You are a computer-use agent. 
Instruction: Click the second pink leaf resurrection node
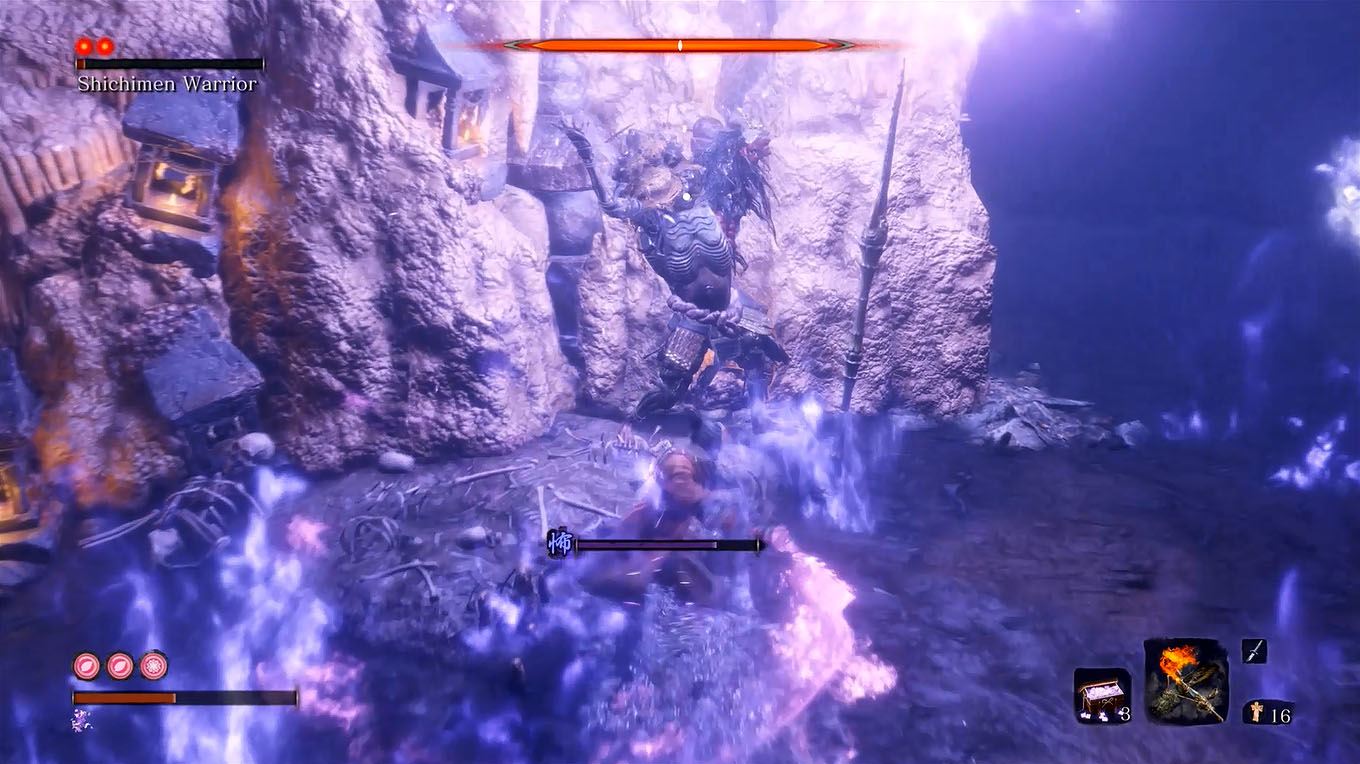point(120,664)
